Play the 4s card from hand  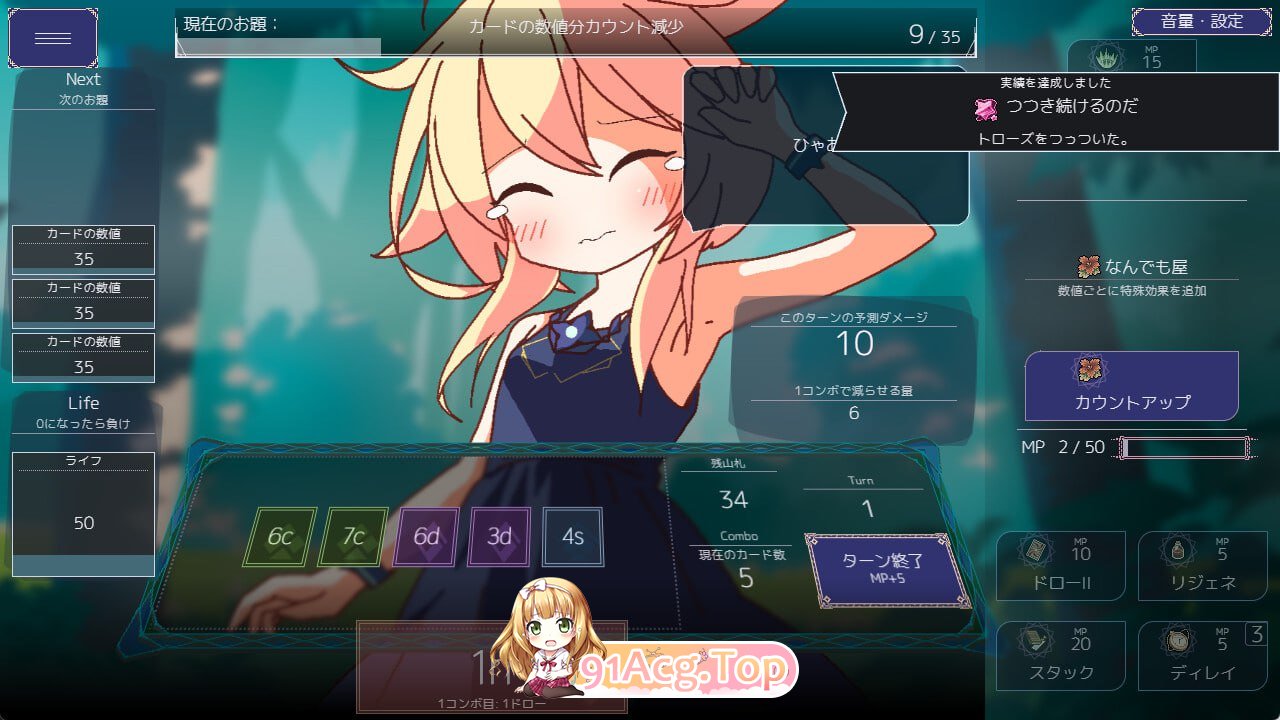573,536
